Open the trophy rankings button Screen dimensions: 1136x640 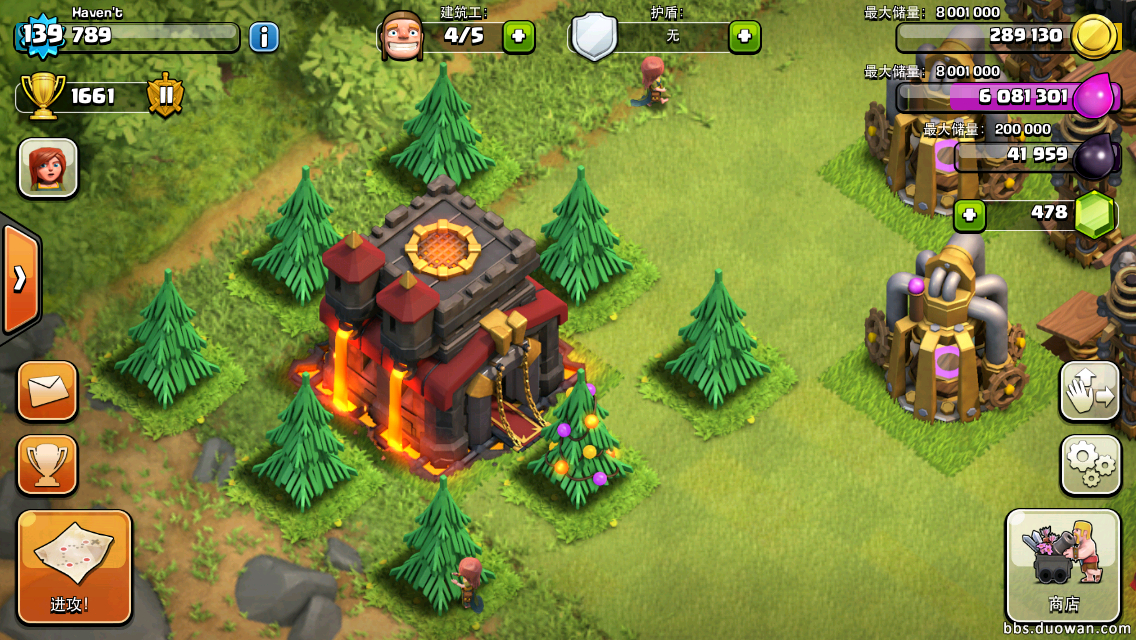[x=47, y=464]
